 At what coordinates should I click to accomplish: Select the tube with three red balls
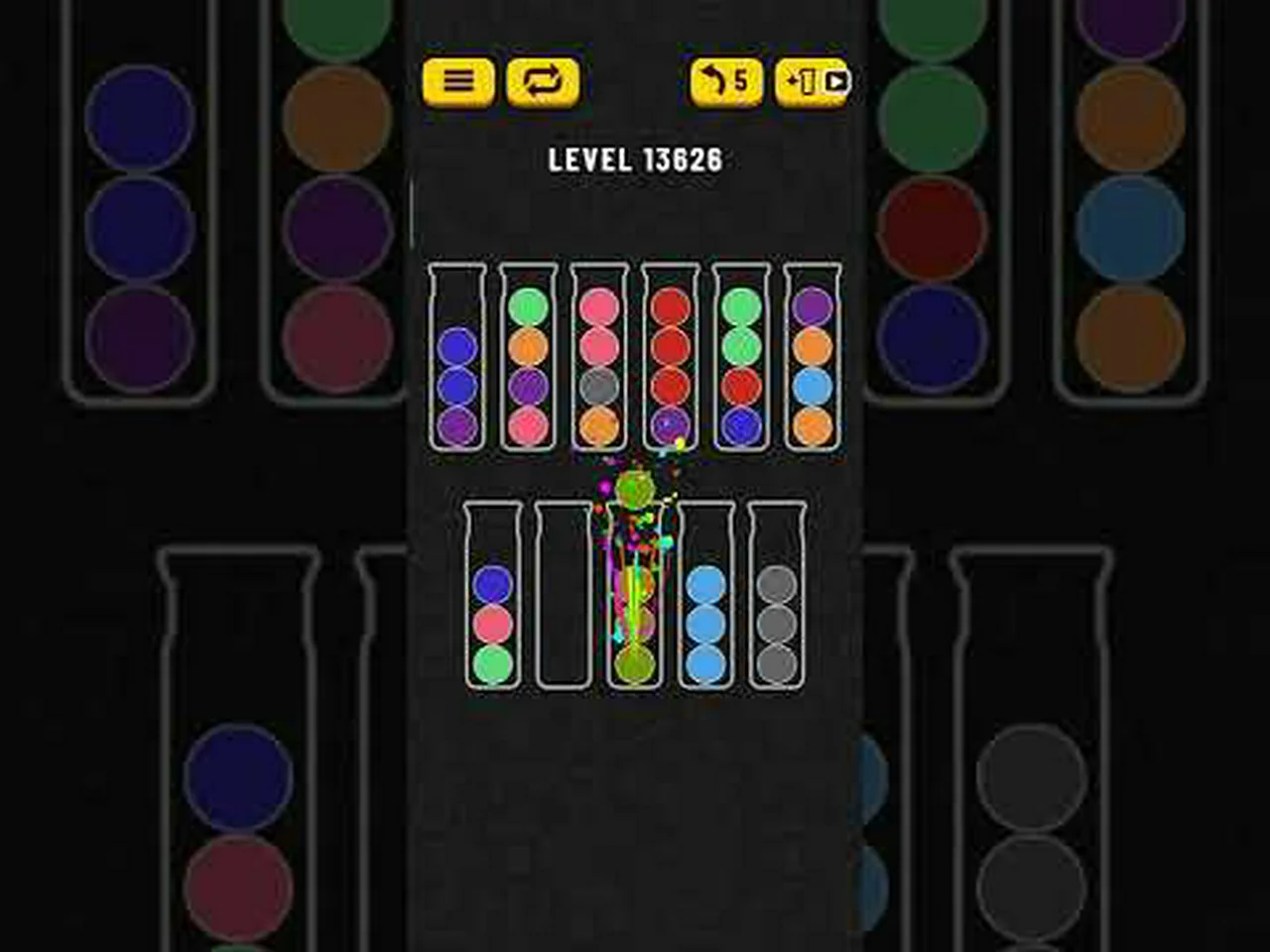tap(671, 357)
